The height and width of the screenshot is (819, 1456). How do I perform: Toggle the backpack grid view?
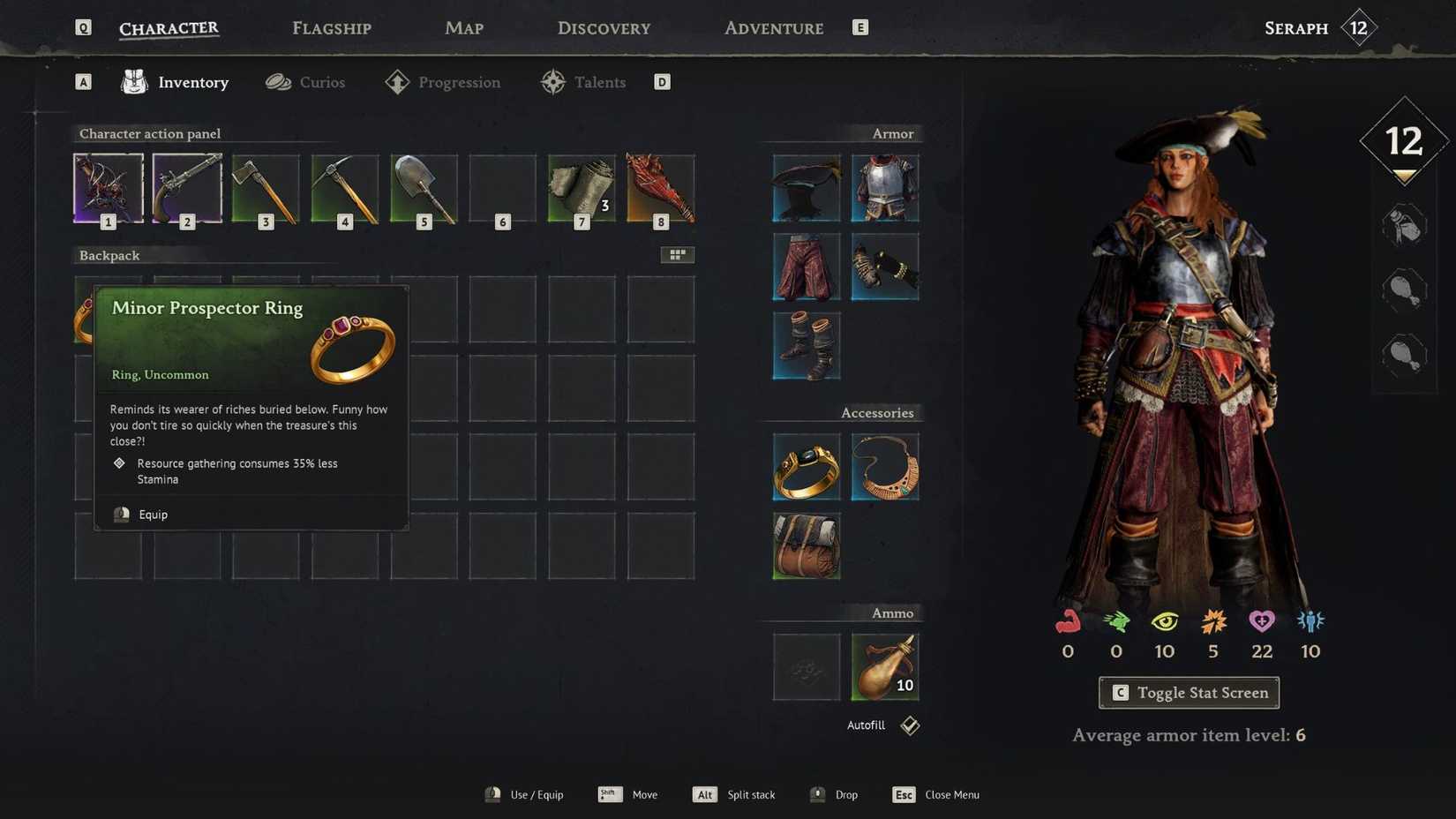pos(678,254)
